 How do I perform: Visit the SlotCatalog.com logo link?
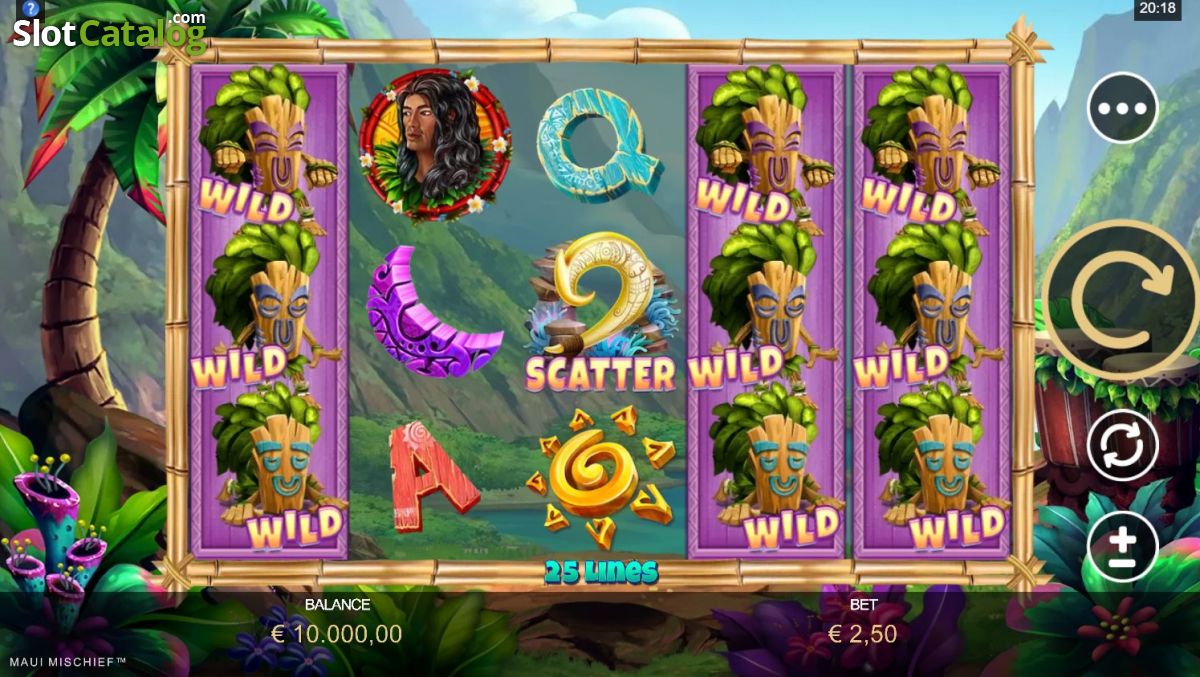coord(109,35)
